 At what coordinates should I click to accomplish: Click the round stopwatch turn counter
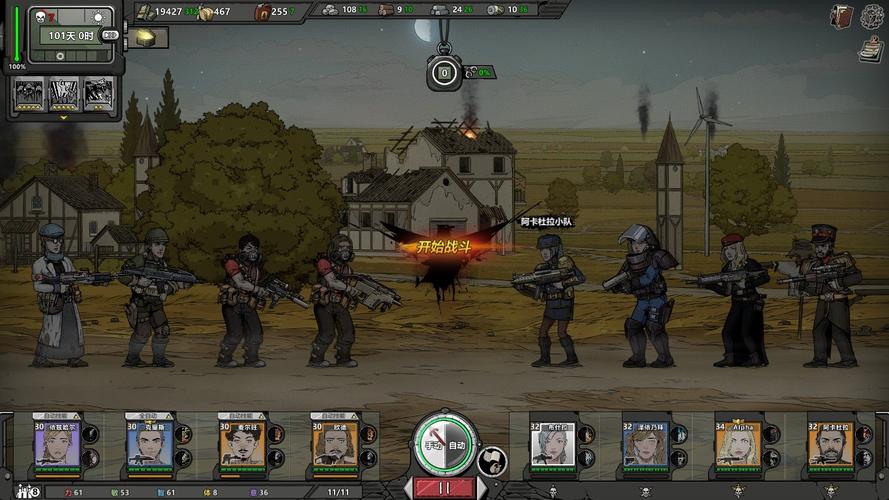443,72
